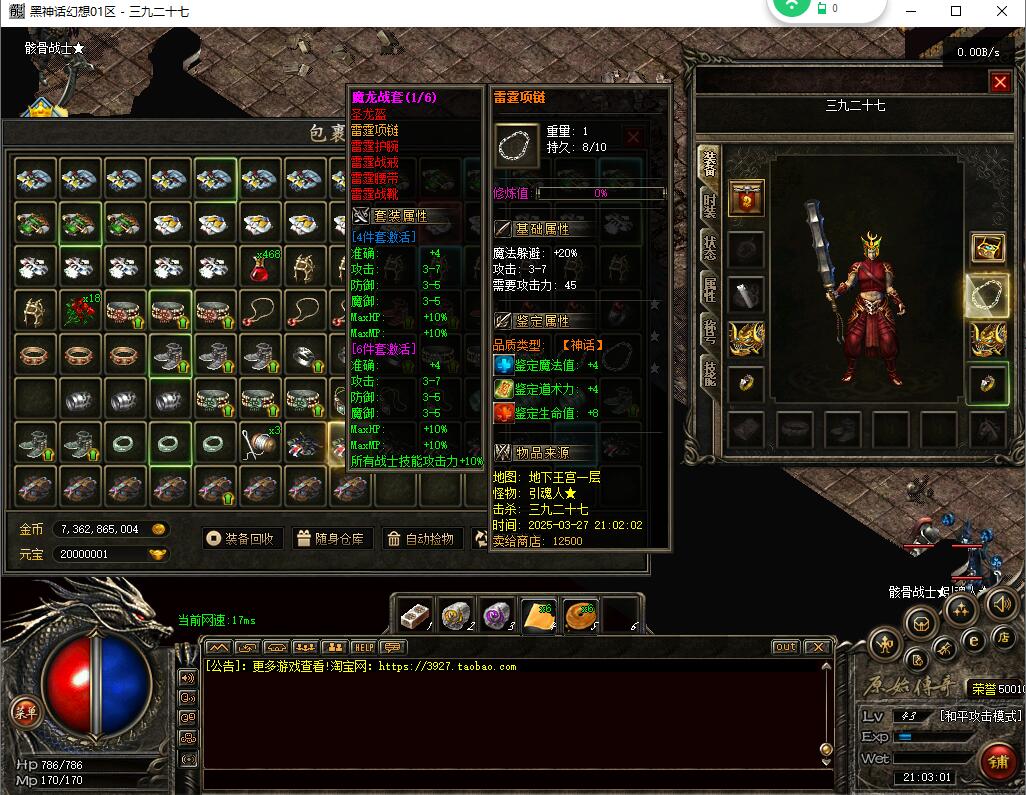The image size is (1026, 795).
Task: Open the round 菜单 menu button
Action: tap(24, 712)
